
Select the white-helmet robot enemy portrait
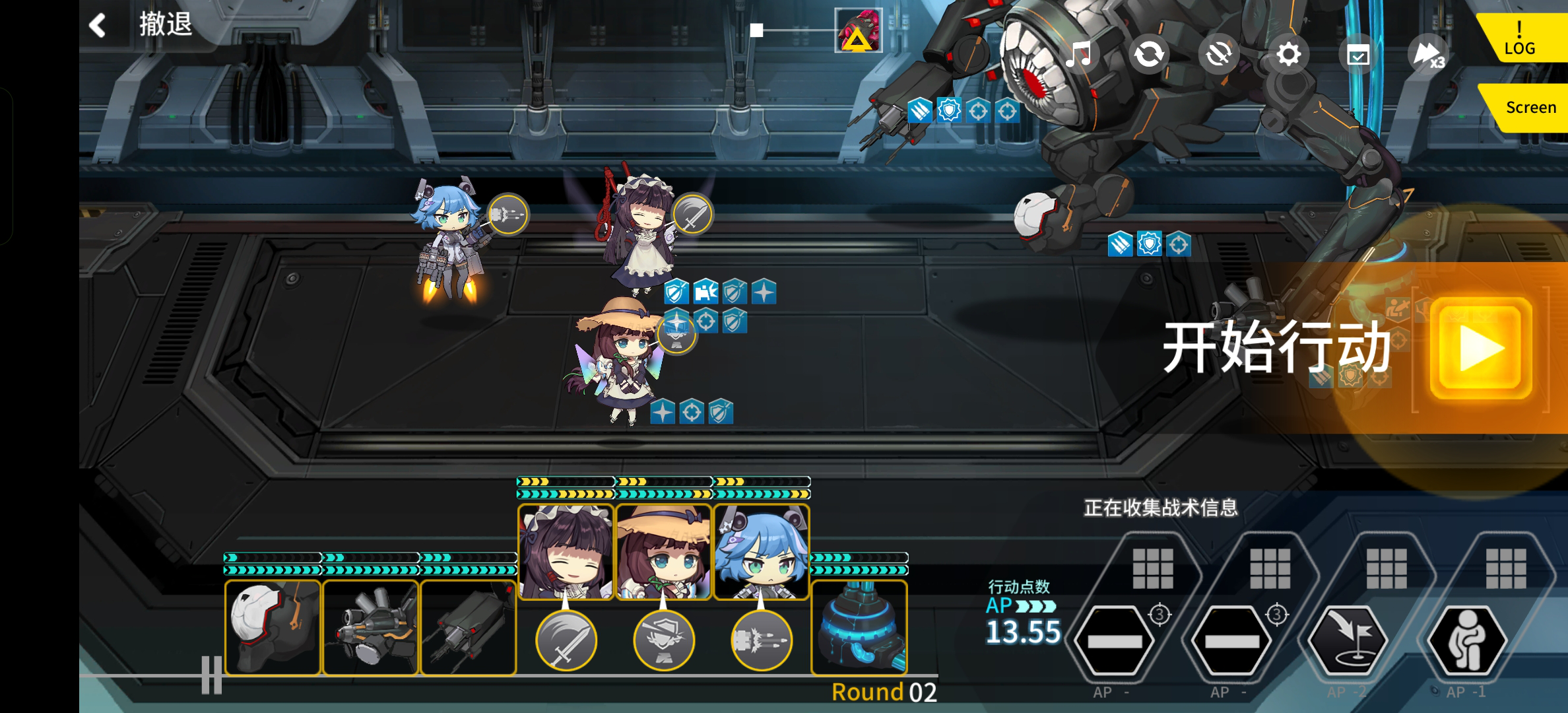[273, 627]
